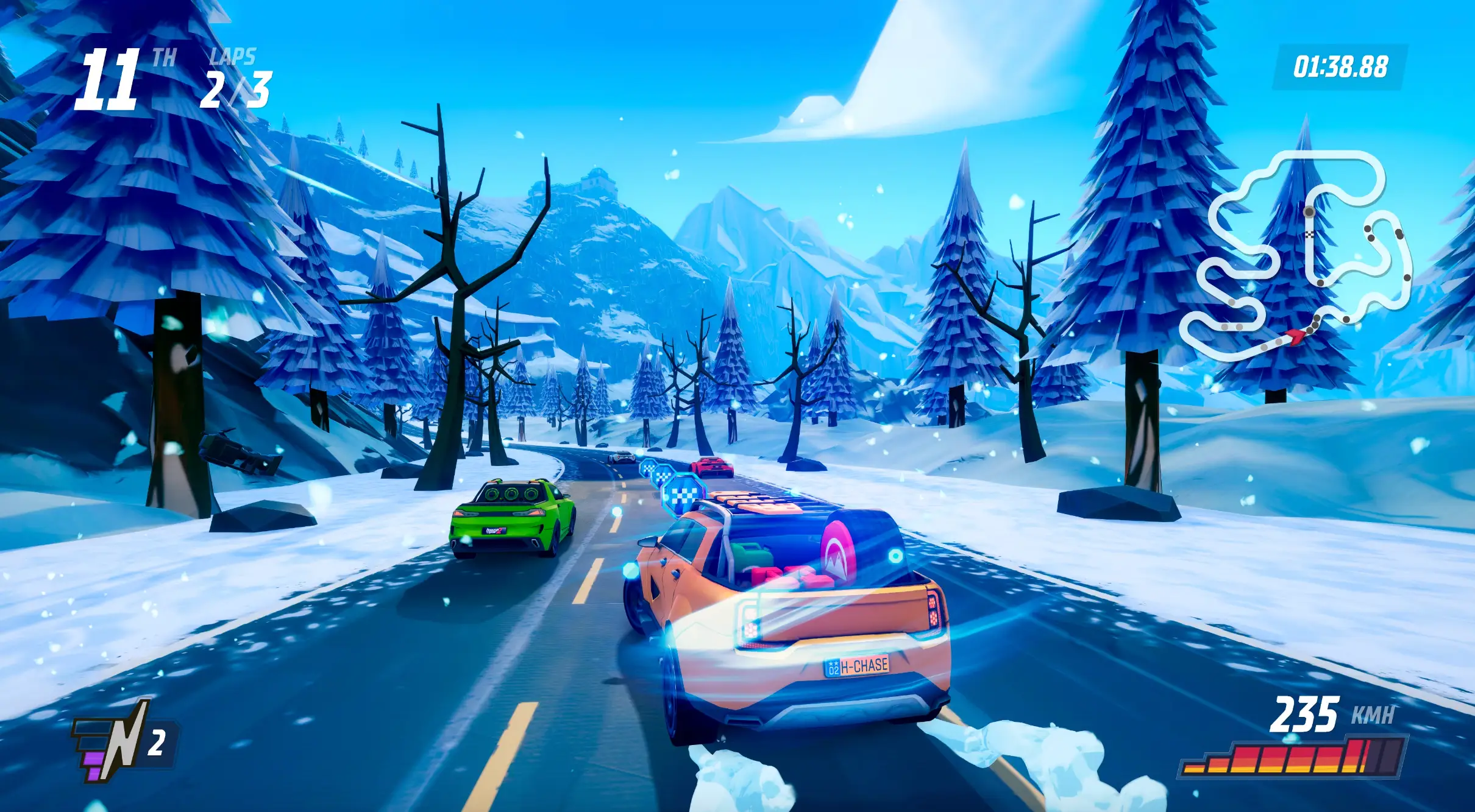Screen dimensions: 1475x812
Task: Click the checkered start line marker on minimap
Action: (1309, 233)
